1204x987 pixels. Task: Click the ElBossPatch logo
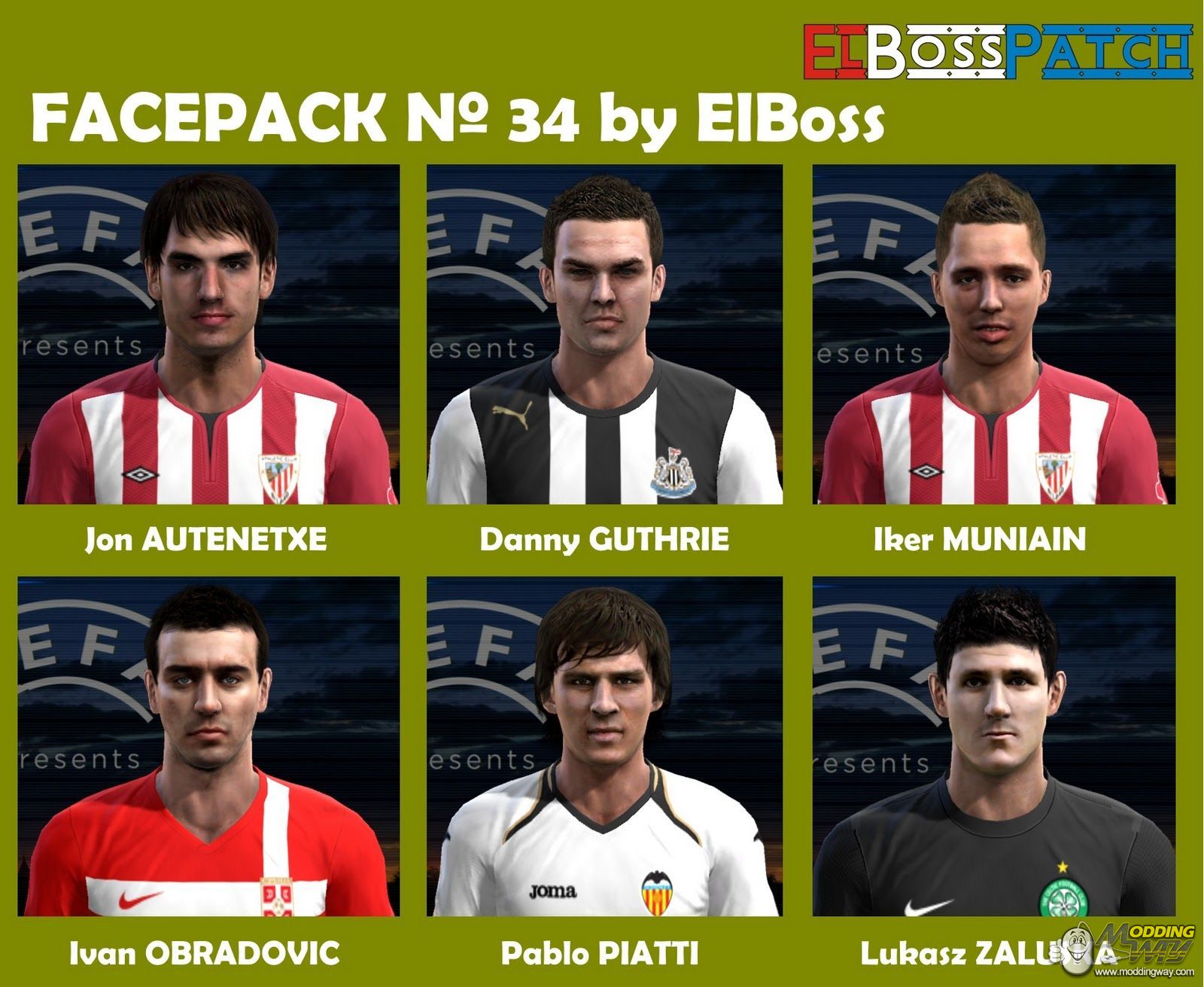tap(997, 51)
